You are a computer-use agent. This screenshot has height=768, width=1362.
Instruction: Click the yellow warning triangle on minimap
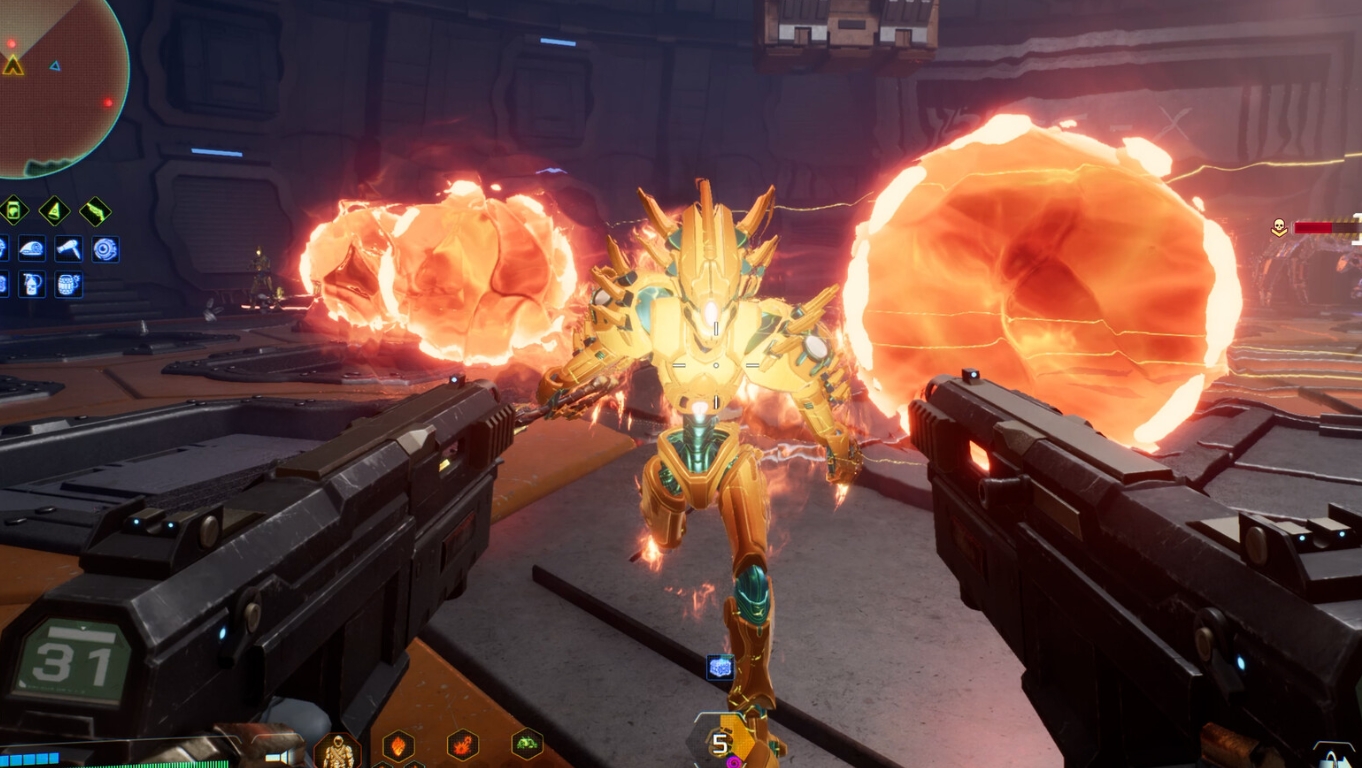coord(13,66)
